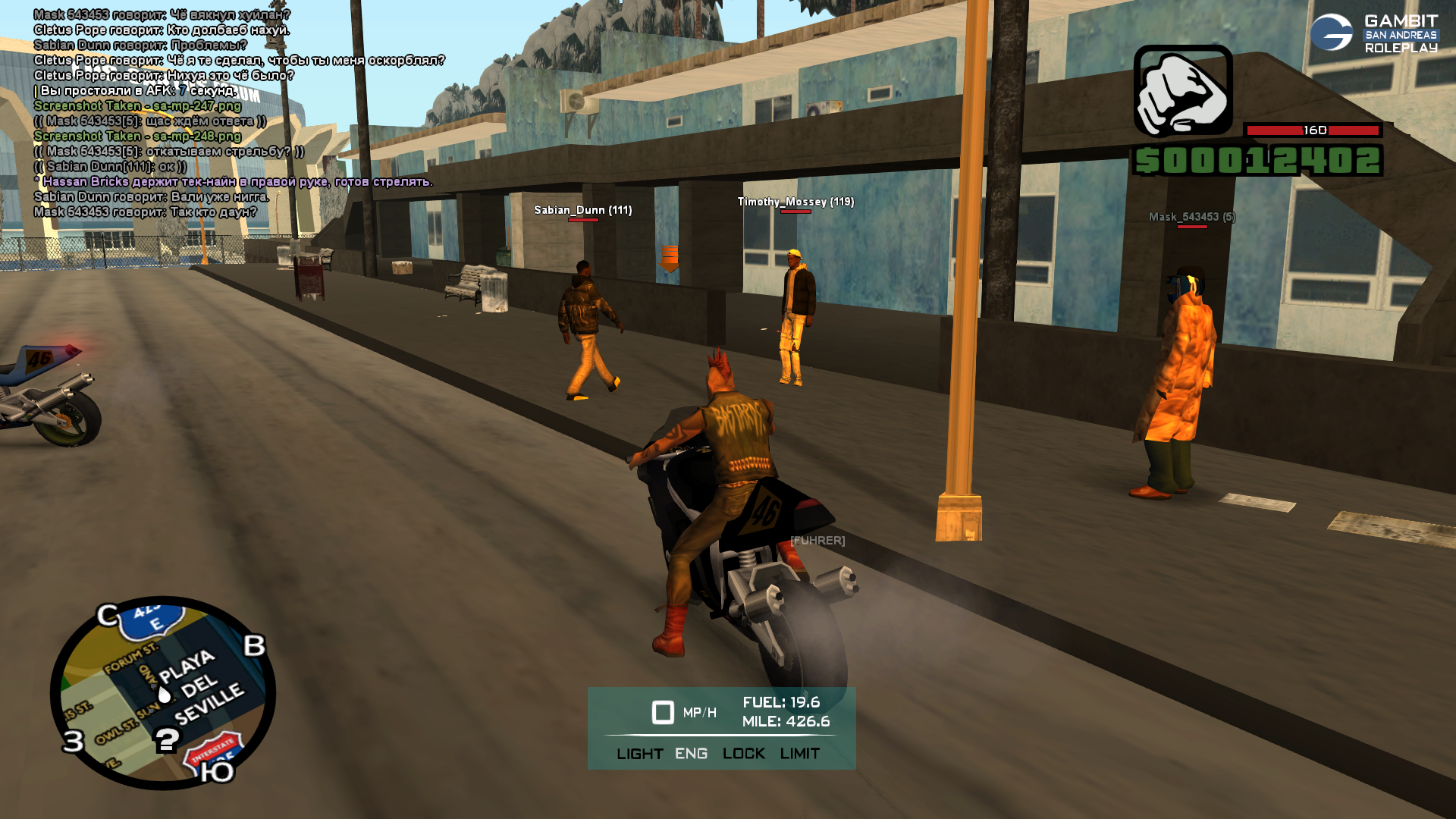Click the fist weapon icon

(x=1182, y=90)
